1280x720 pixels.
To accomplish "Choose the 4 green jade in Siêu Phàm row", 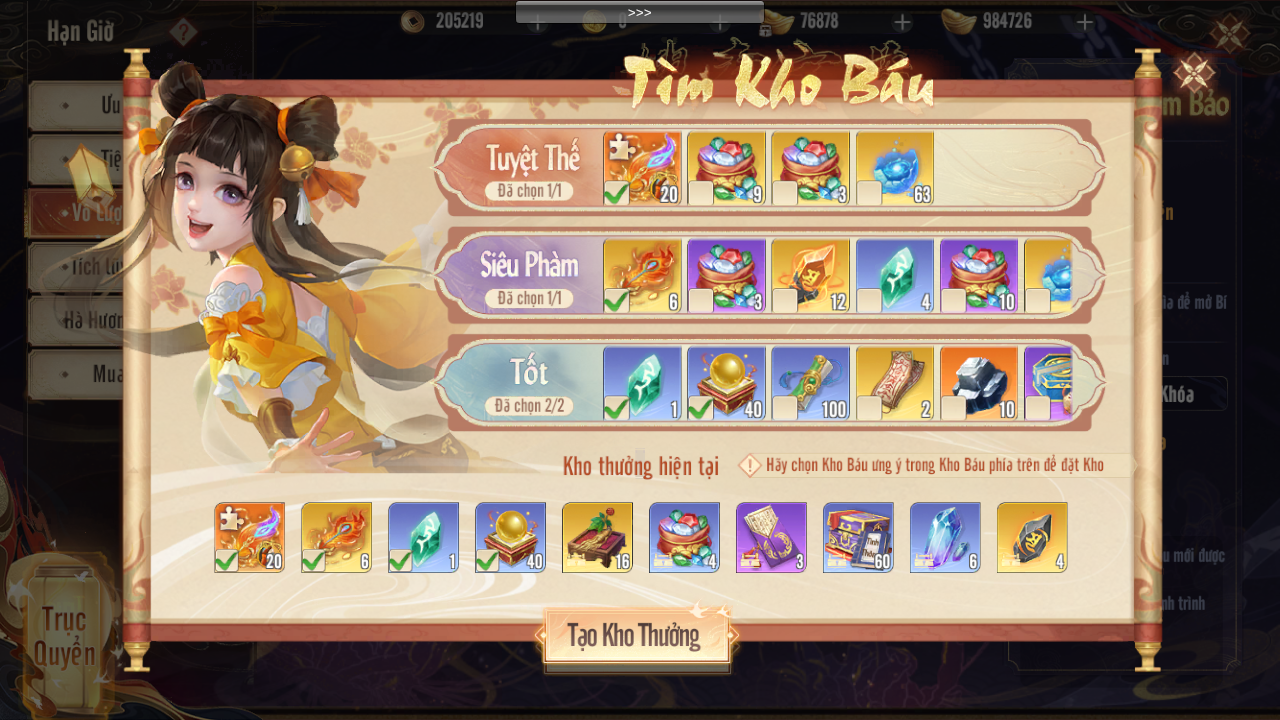I will [x=895, y=275].
